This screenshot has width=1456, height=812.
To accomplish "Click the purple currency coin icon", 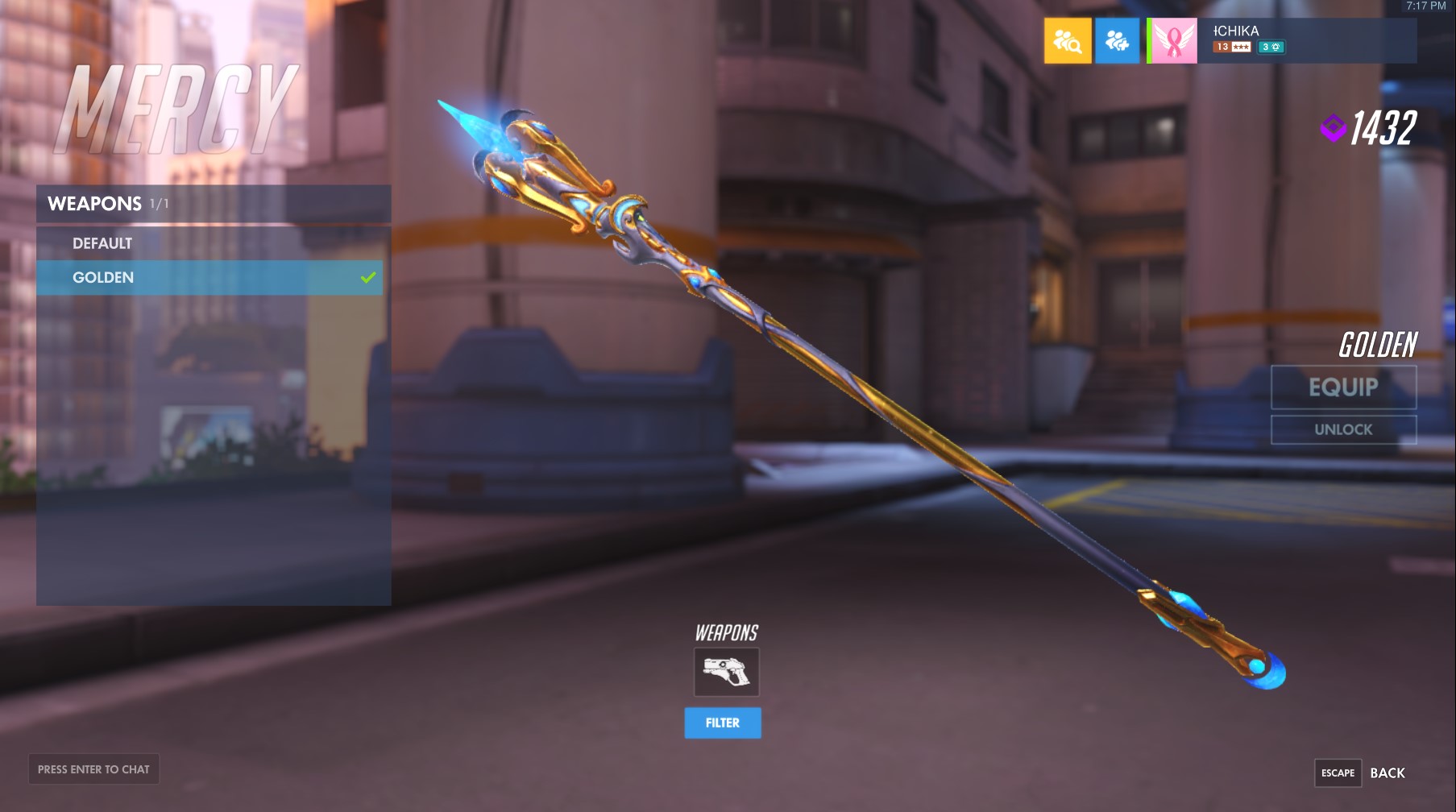I will (1331, 126).
